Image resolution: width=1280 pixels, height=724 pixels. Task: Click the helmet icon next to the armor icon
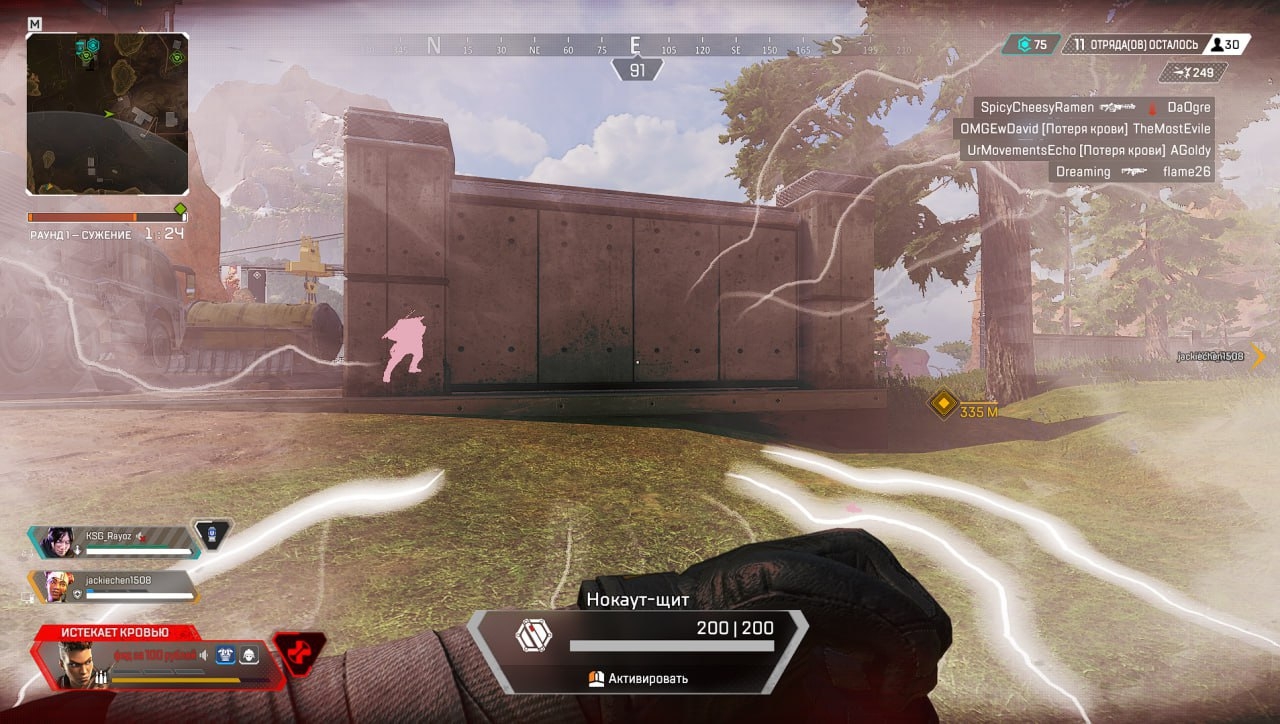[249, 655]
